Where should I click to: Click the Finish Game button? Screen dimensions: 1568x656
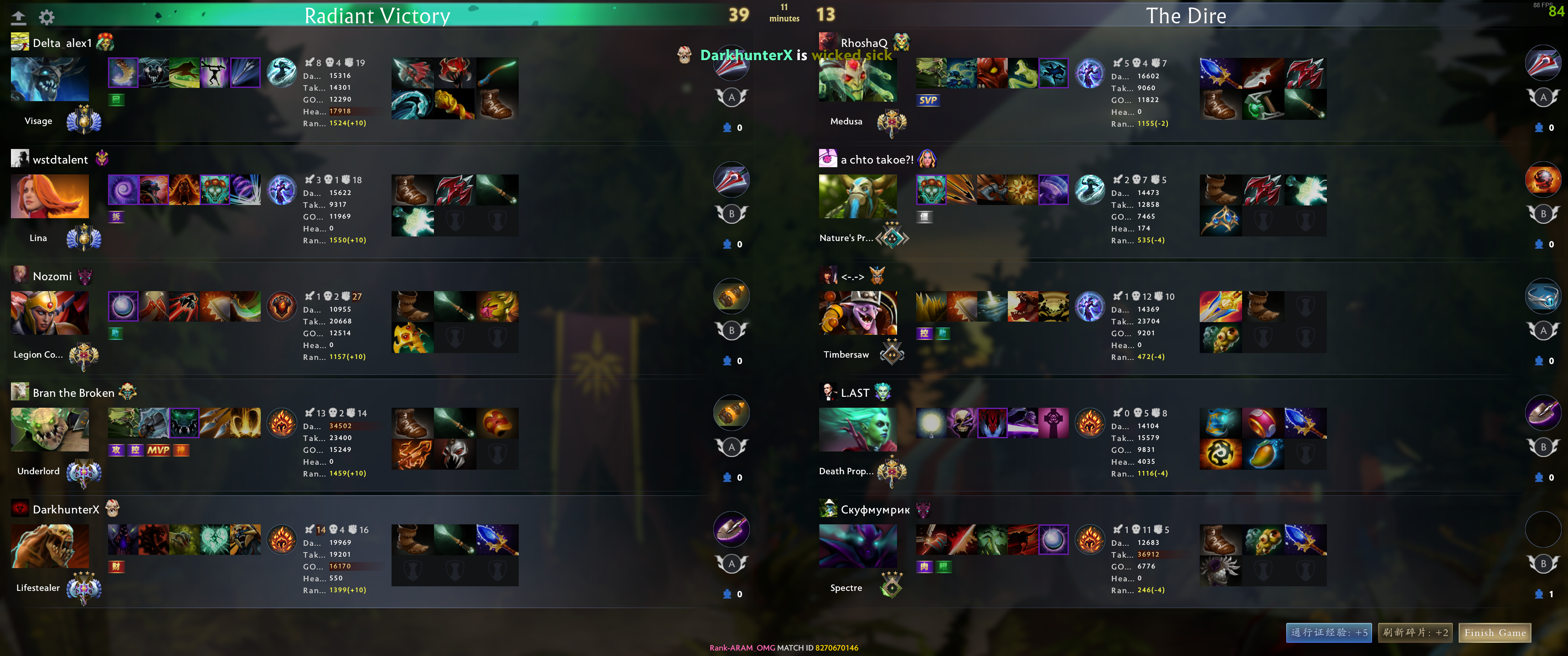[1494, 633]
